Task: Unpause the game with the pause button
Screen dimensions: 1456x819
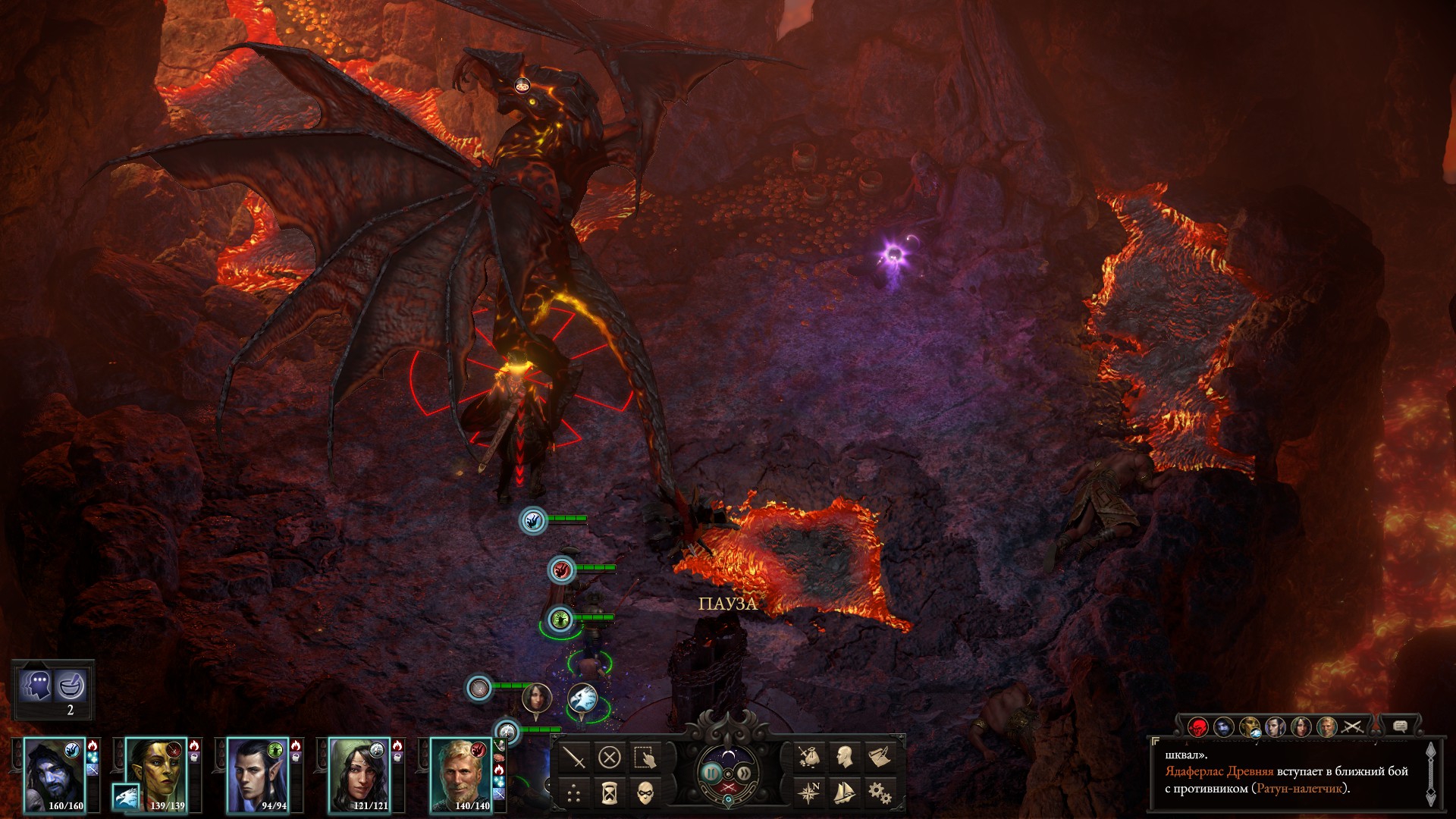Action: click(711, 773)
